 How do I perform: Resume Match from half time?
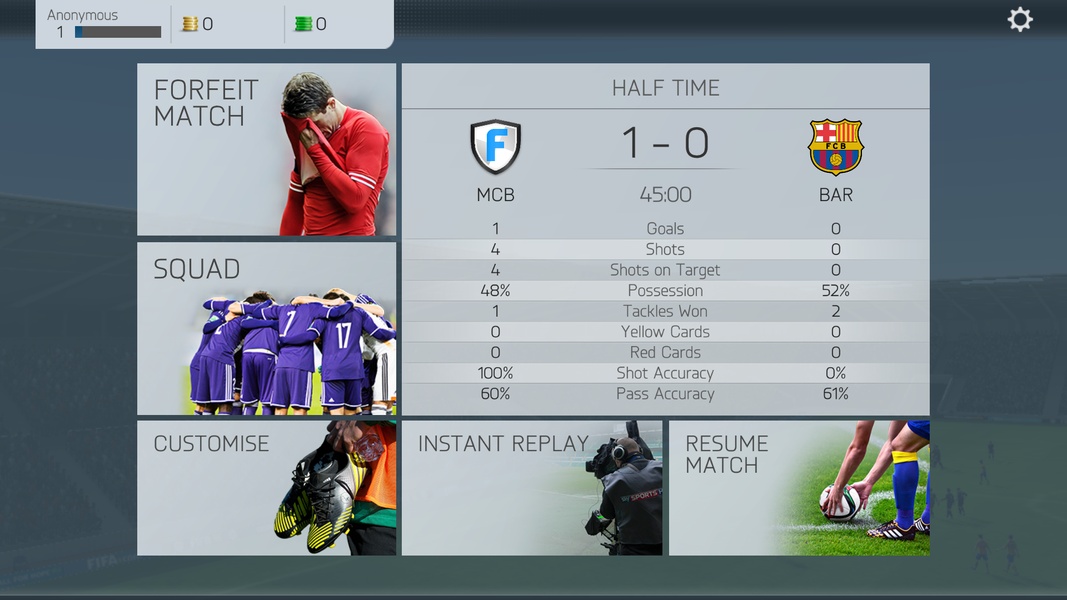click(798, 488)
